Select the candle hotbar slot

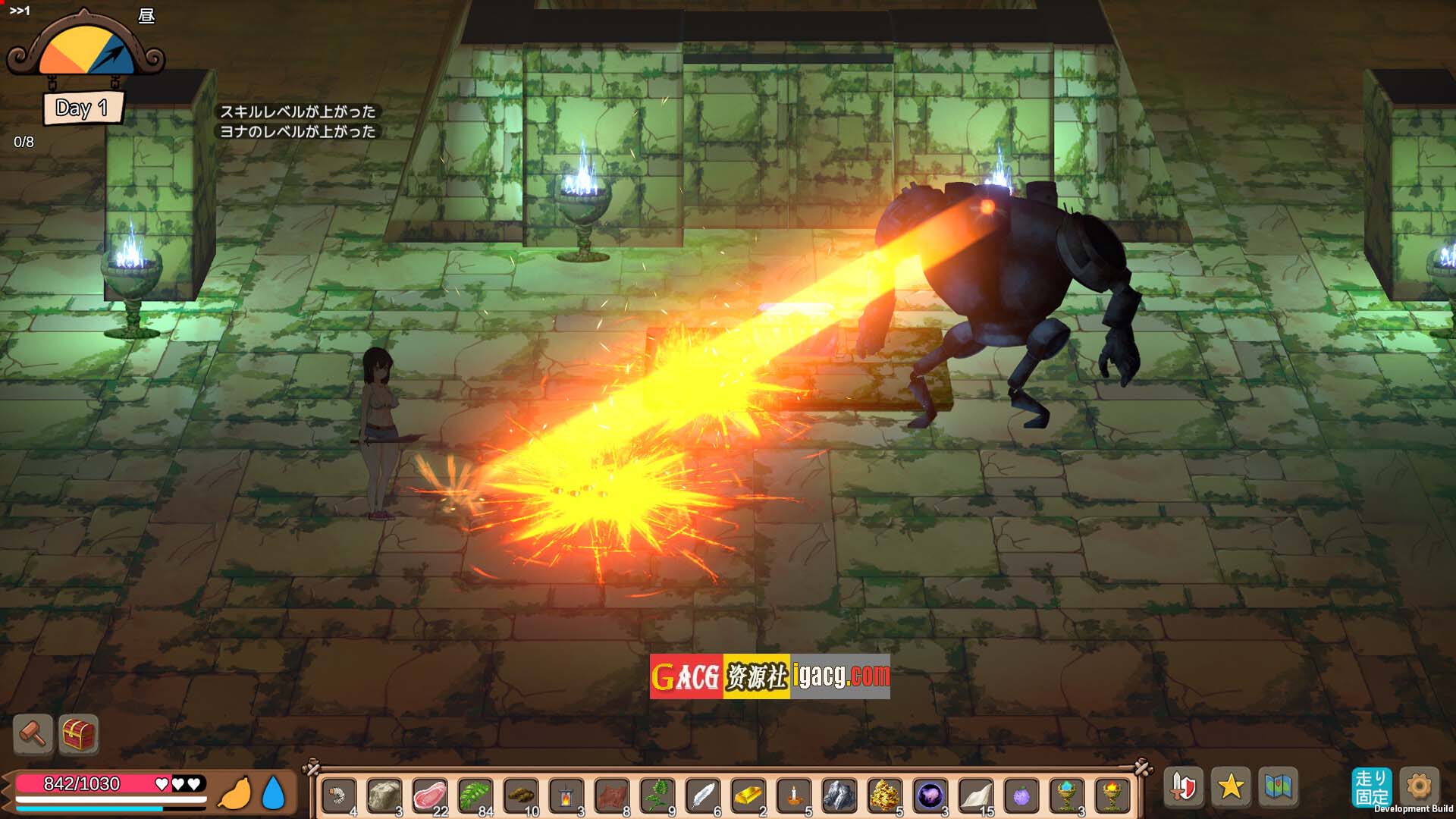[x=793, y=795]
